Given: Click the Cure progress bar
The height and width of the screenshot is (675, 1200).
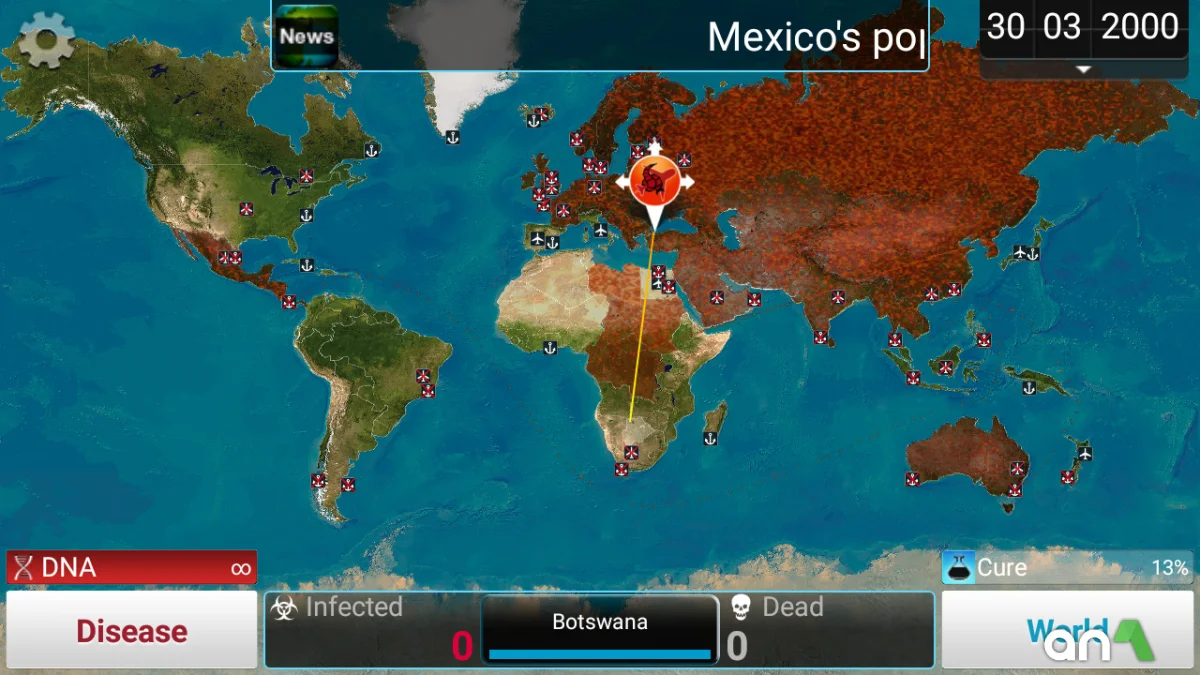Looking at the screenshot, I should (1066, 568).
